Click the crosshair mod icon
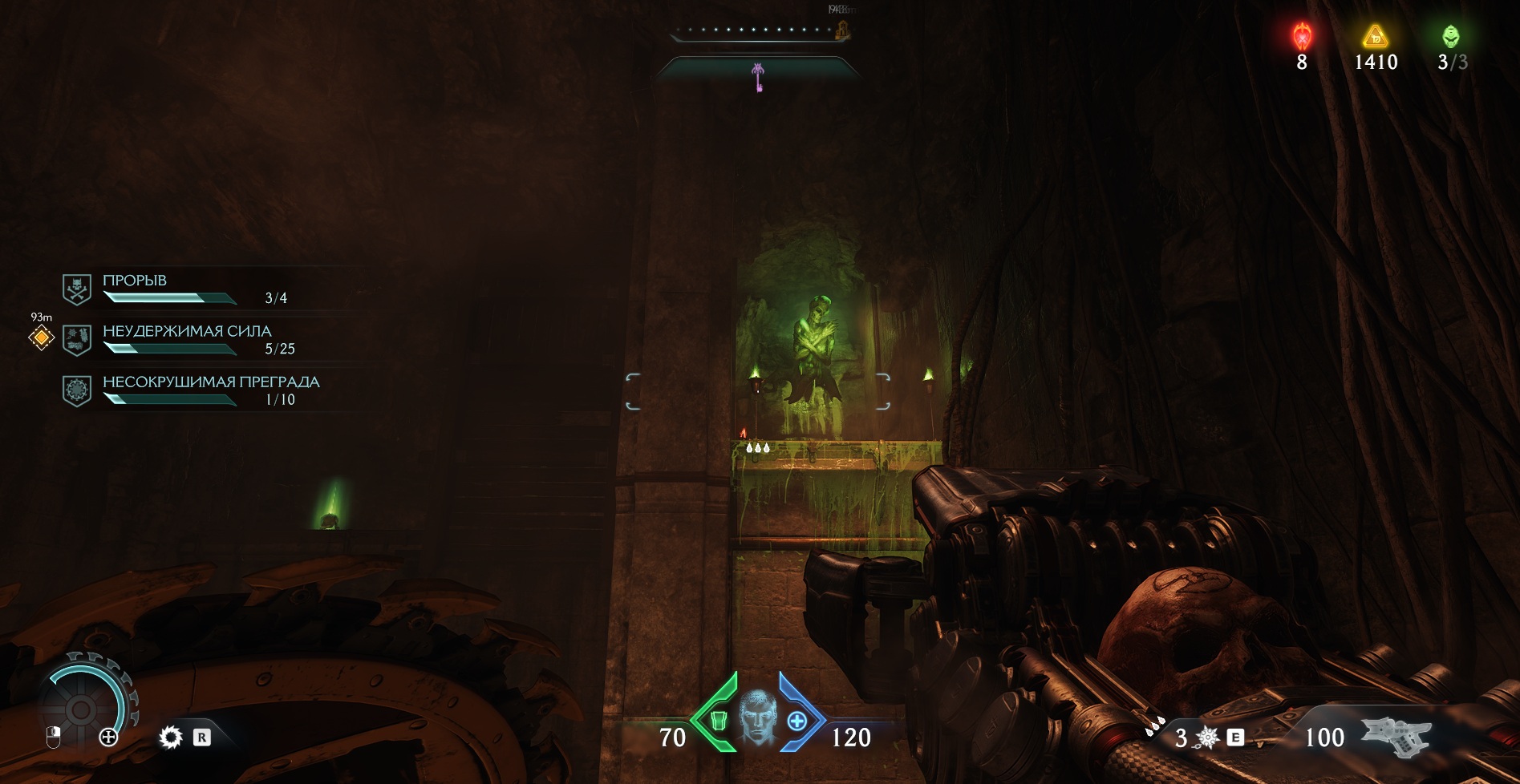The width and height of the screenshot is (1520, 784). click(108, 737)
